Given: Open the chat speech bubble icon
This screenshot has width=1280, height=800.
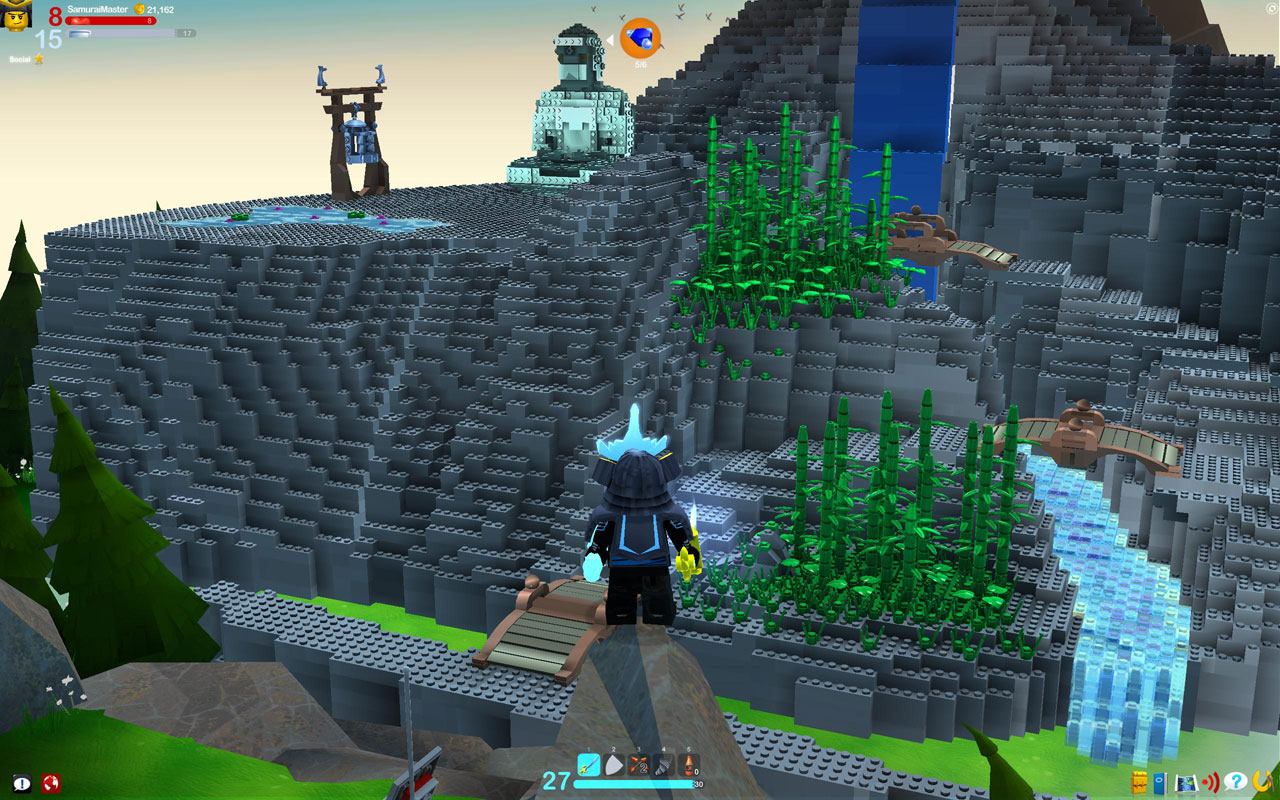Looking at the screenshot, I should (22, 783).
